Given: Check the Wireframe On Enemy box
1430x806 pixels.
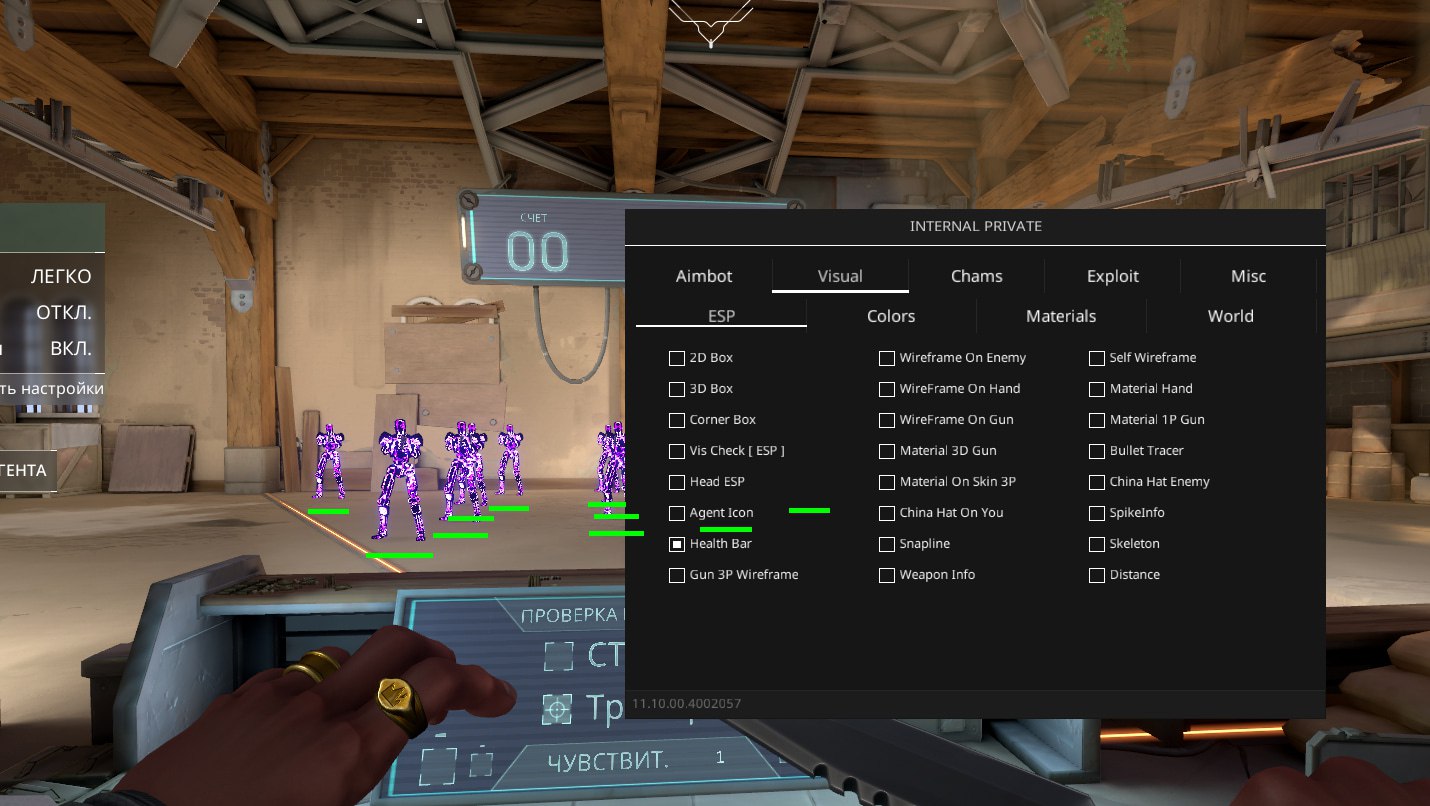Looking at the screenshot, I should (887, 358).
